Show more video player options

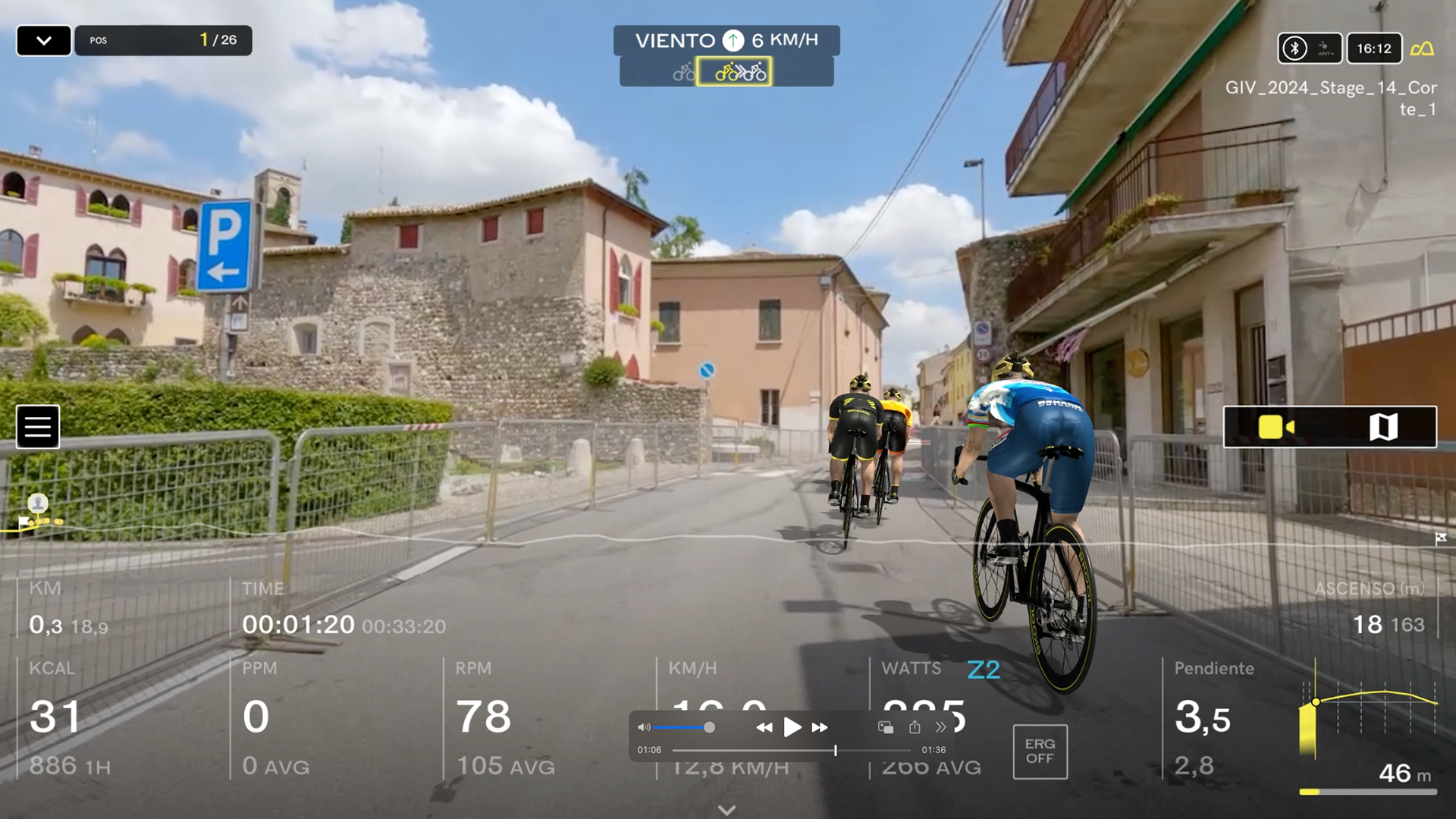pos(940,727)
